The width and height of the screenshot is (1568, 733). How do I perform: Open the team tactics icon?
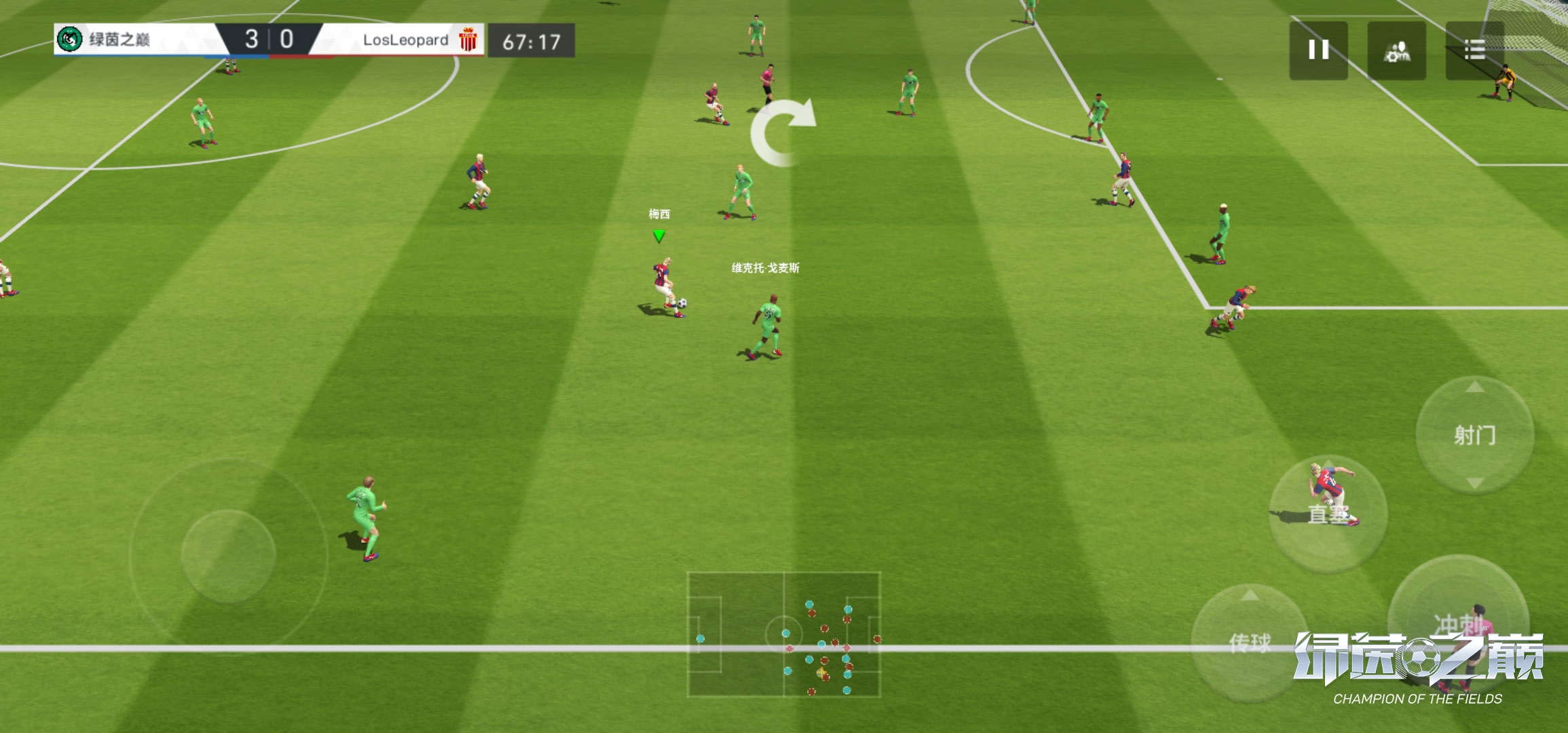(x=1396, y=50)
